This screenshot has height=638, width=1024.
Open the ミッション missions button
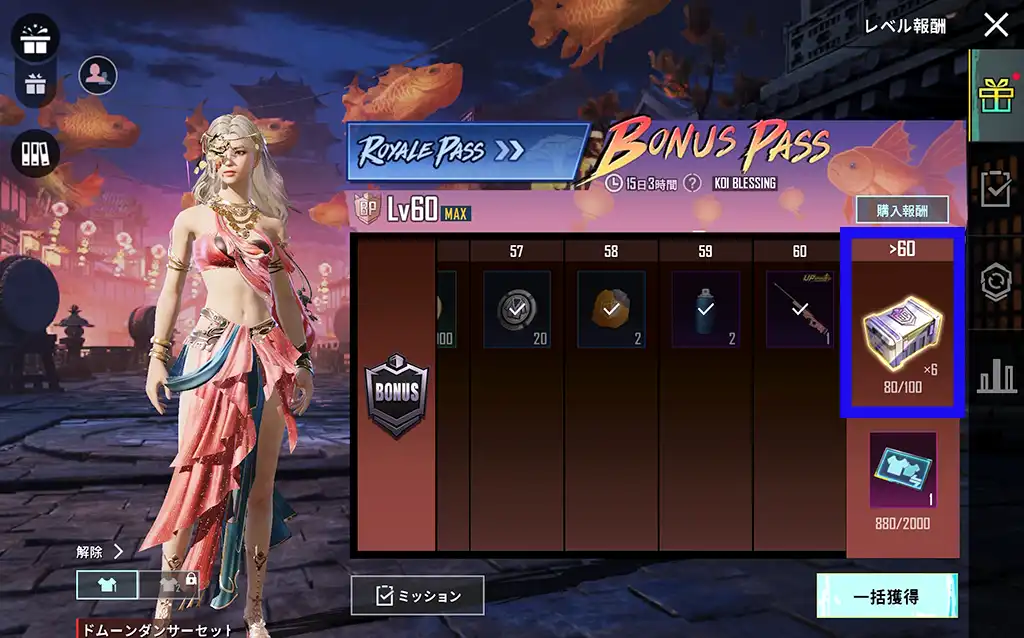click(x=417, y=595)
